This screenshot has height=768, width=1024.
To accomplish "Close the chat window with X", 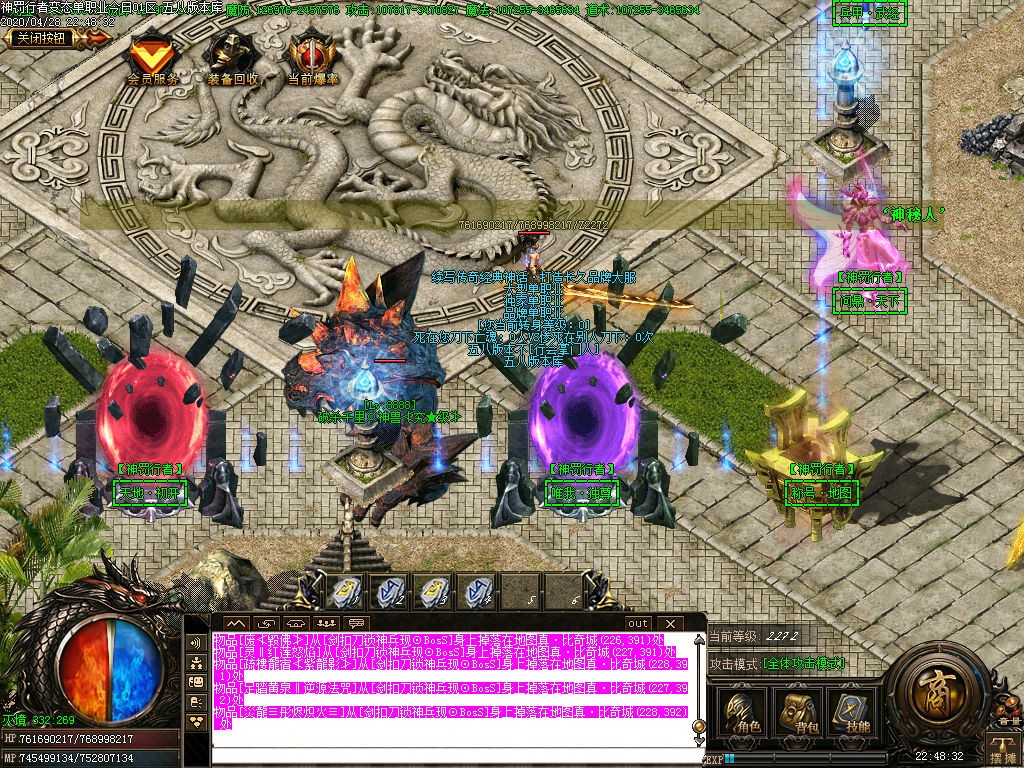I will click(x=670, y=623).
